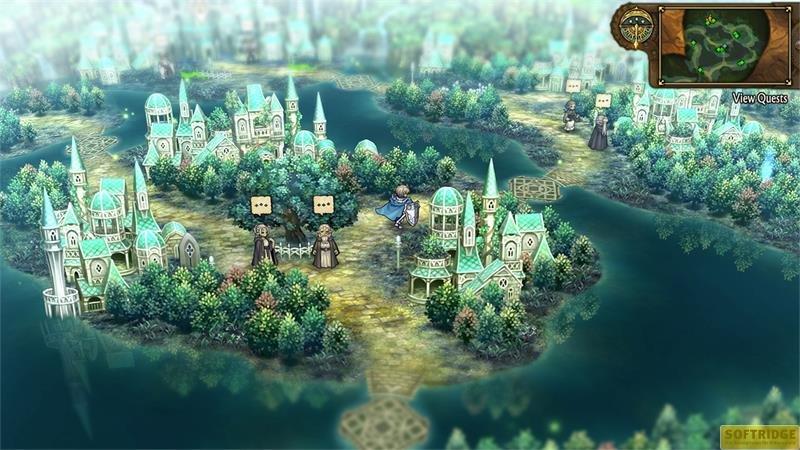The height and width of the screenshot is (450, 800).
Task: Click the View Quests label
Action: pos(759,98)
